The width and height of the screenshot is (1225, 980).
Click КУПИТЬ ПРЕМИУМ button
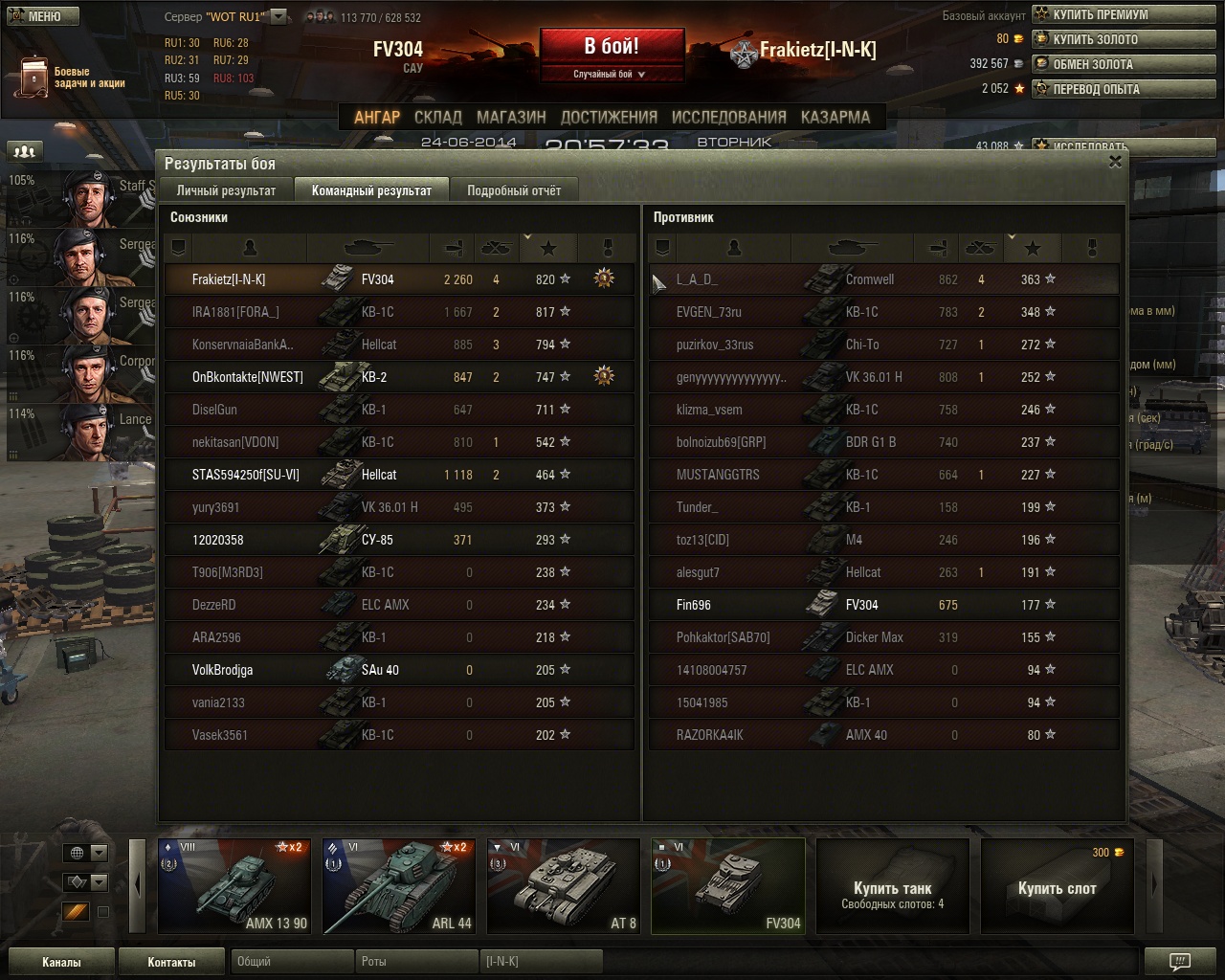(x=1100, y=14)
